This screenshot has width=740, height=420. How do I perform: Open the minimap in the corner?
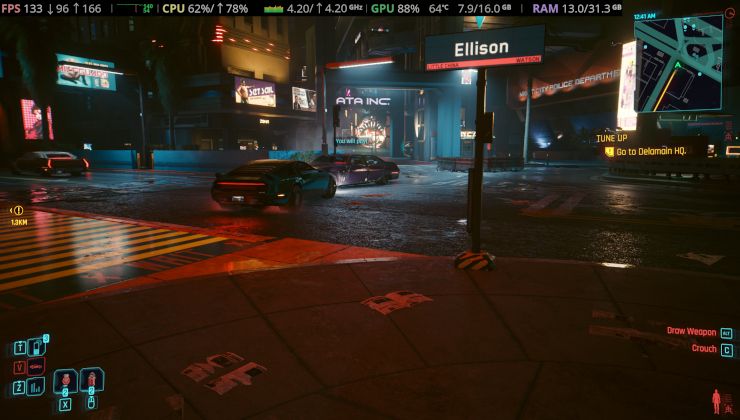pos(678,64)
